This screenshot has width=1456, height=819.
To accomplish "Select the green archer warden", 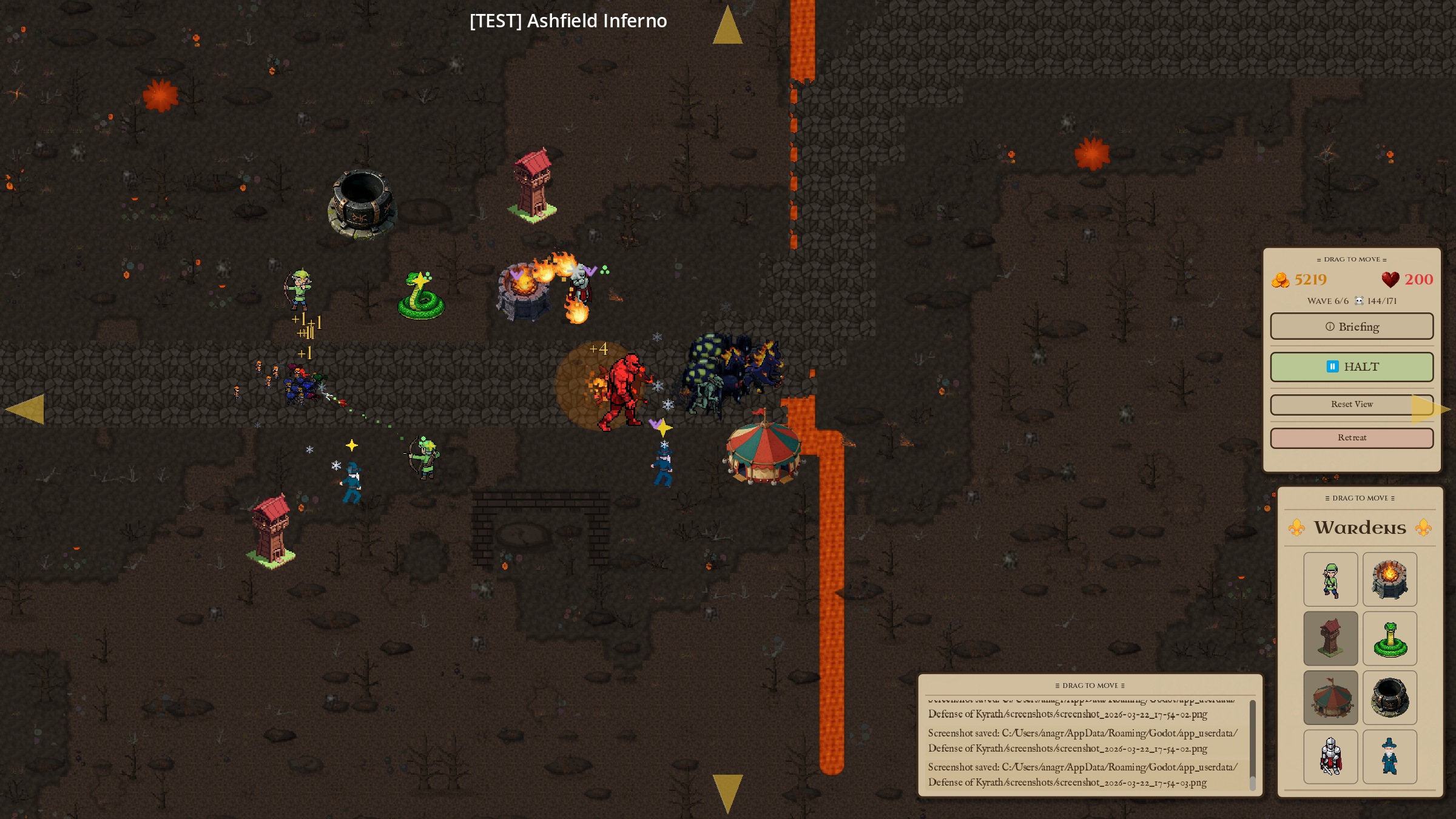I will 1330,579.
